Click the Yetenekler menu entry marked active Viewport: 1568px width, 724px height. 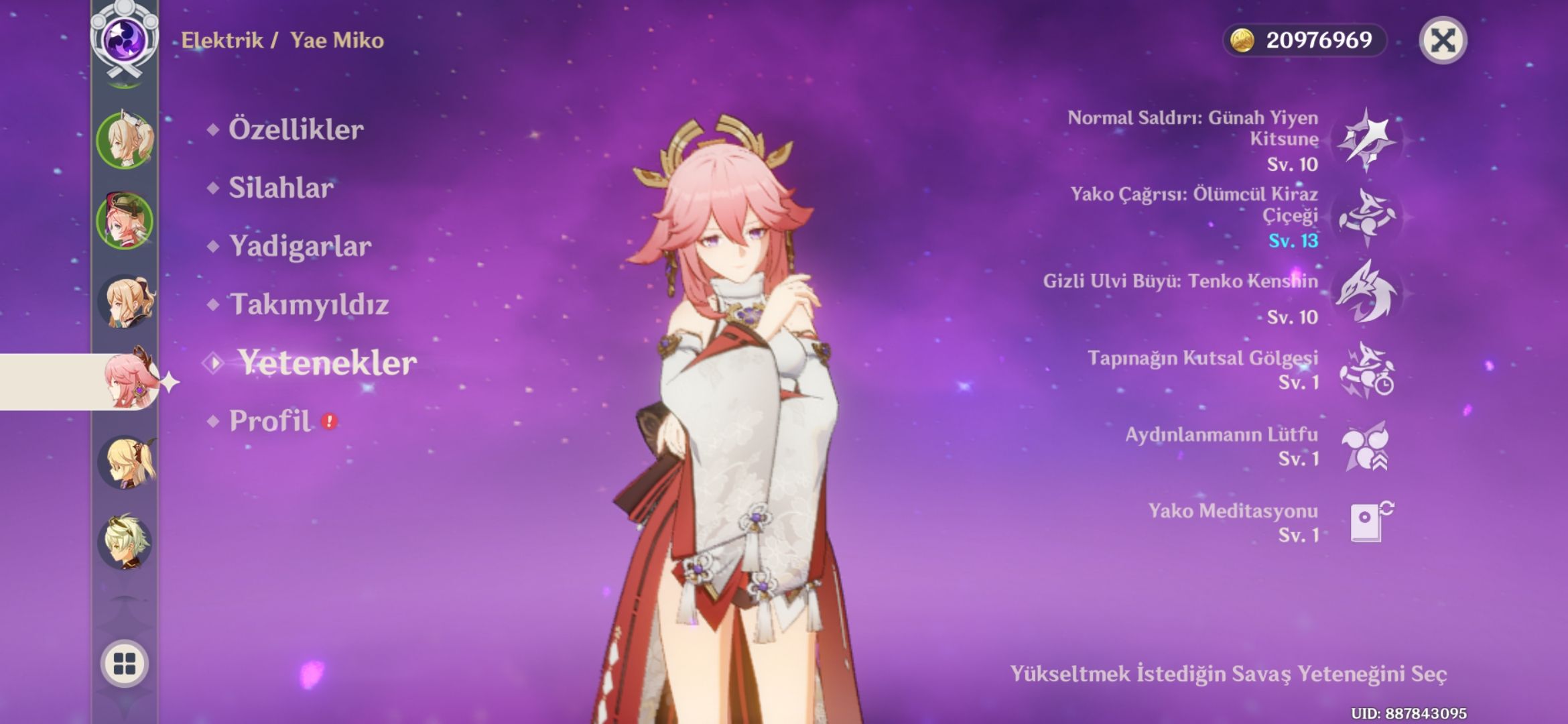(x=328, y=364)
